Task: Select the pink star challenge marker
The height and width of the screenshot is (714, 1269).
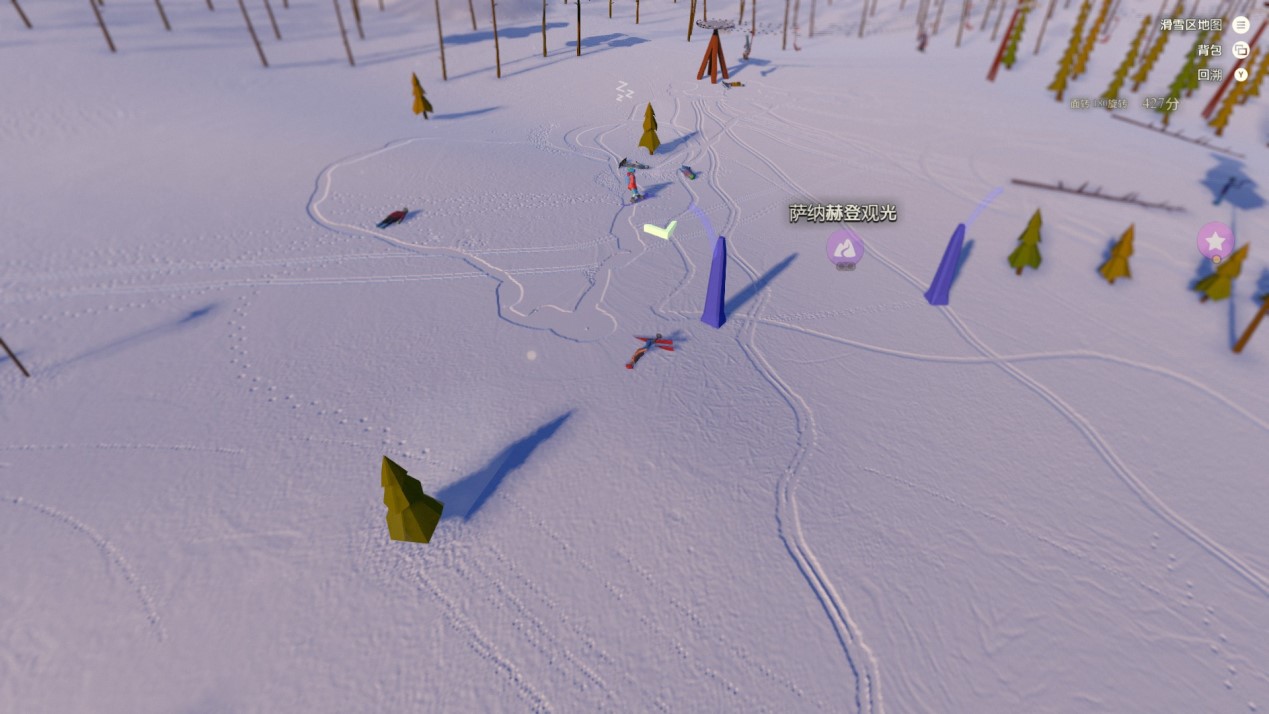Action: pos(1215,240)
